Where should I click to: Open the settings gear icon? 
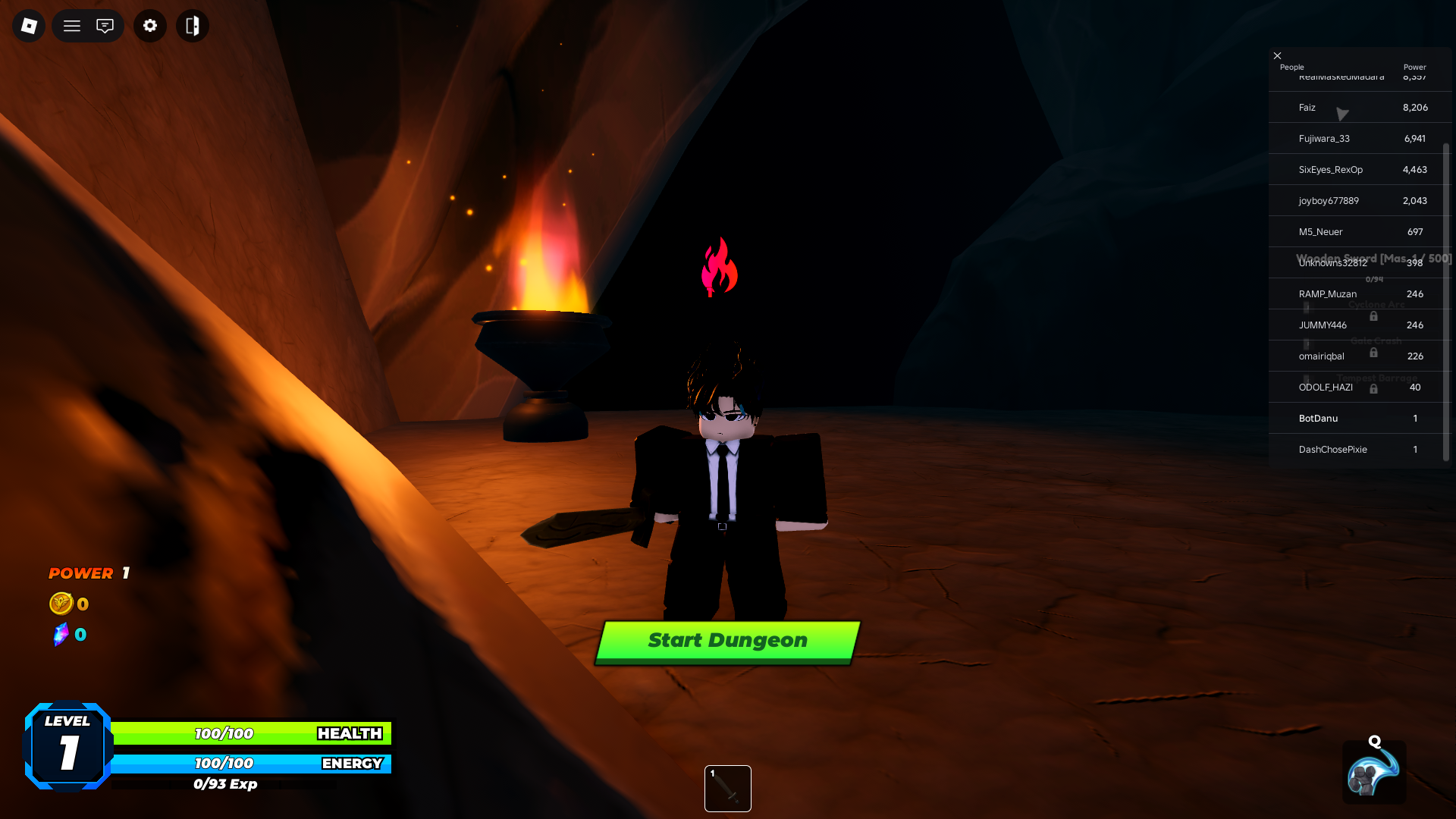point(149,25)
